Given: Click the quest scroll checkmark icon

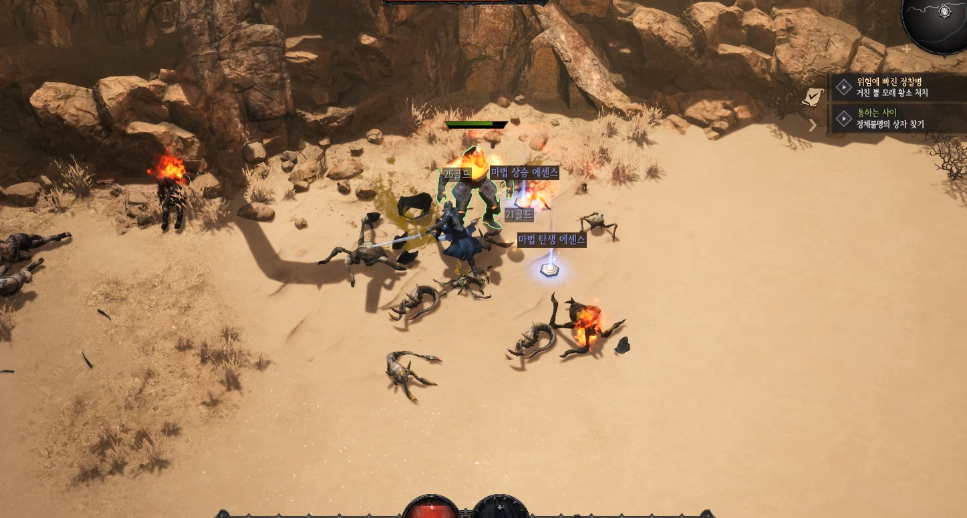Looking at the screenshot, I should [816, 96].
